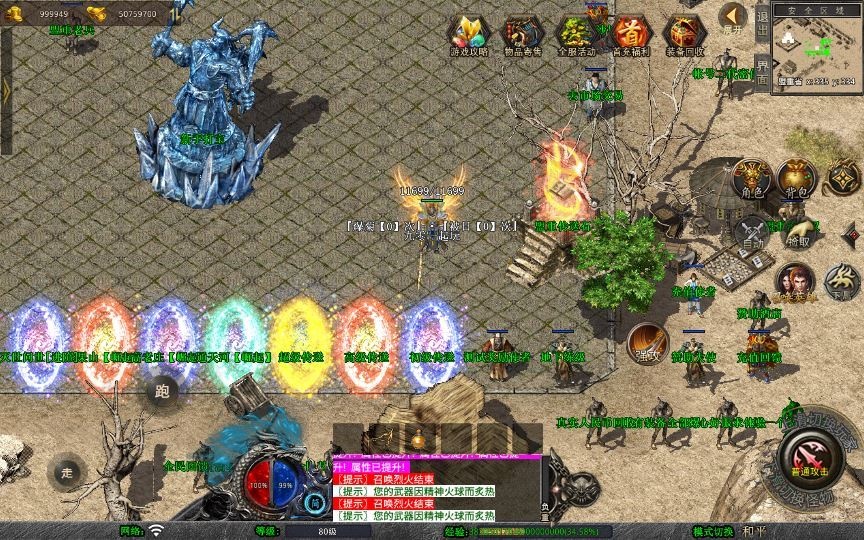Click the 界面 interface tab
This screenshot has width=864, height=540.
pyautogui.click(x=762, y=70)
